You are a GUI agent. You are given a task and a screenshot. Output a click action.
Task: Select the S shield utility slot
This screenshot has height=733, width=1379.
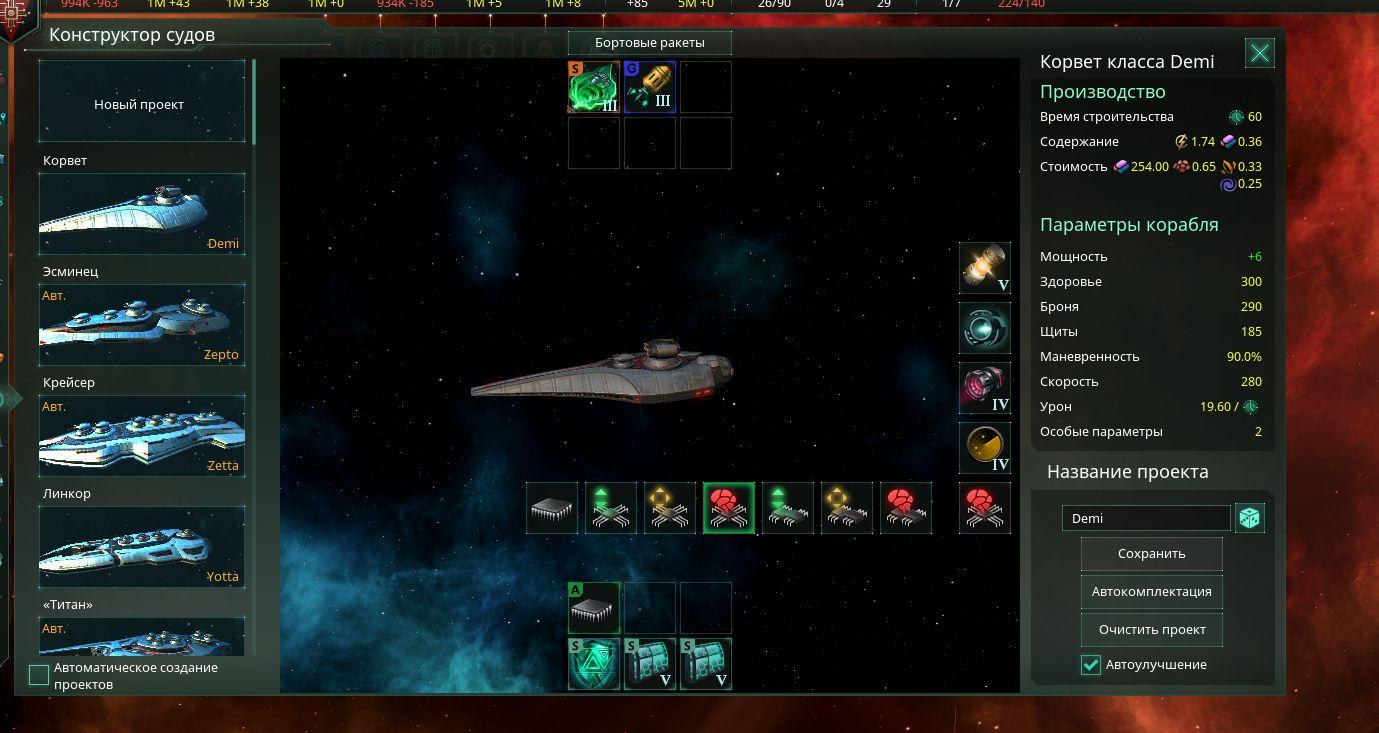point(594,664)
